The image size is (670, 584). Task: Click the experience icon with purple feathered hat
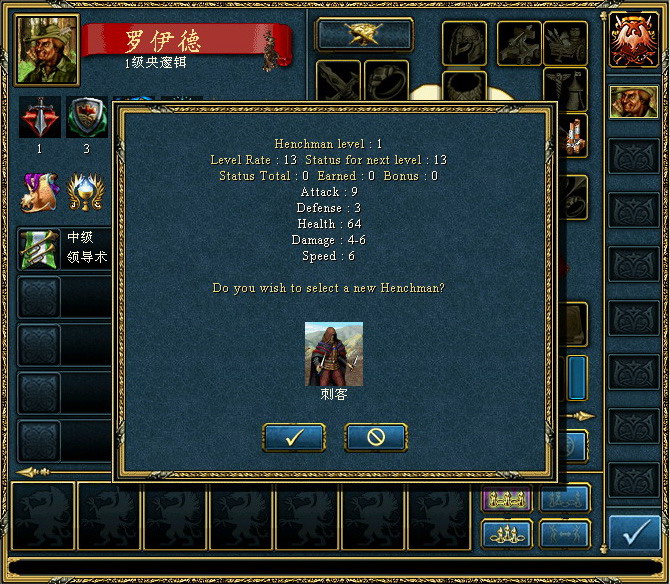pyautogui.click(x=41, y=190)
